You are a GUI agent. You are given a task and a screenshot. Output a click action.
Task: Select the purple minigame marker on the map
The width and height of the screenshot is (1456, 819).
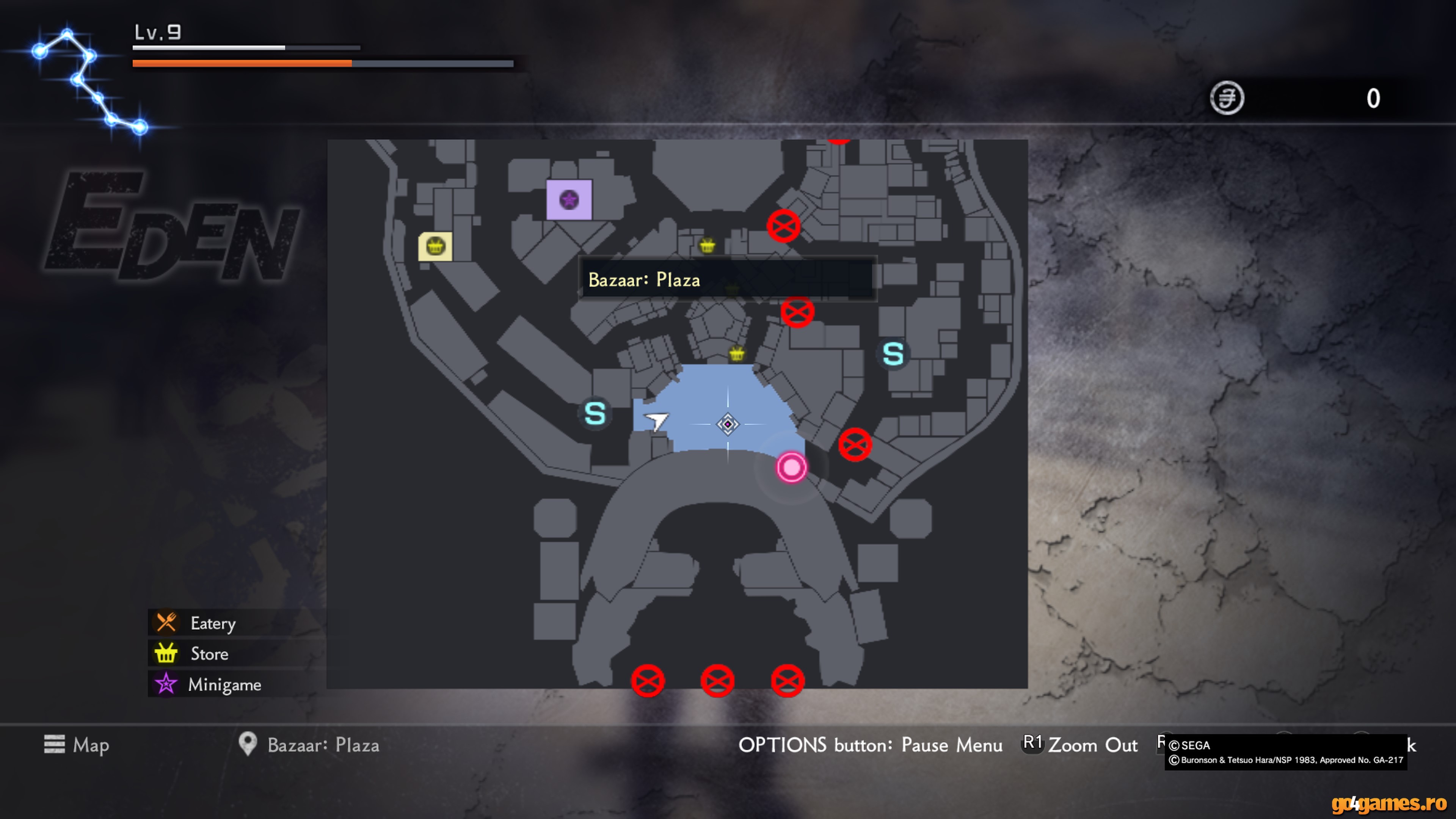pos(569,199)
